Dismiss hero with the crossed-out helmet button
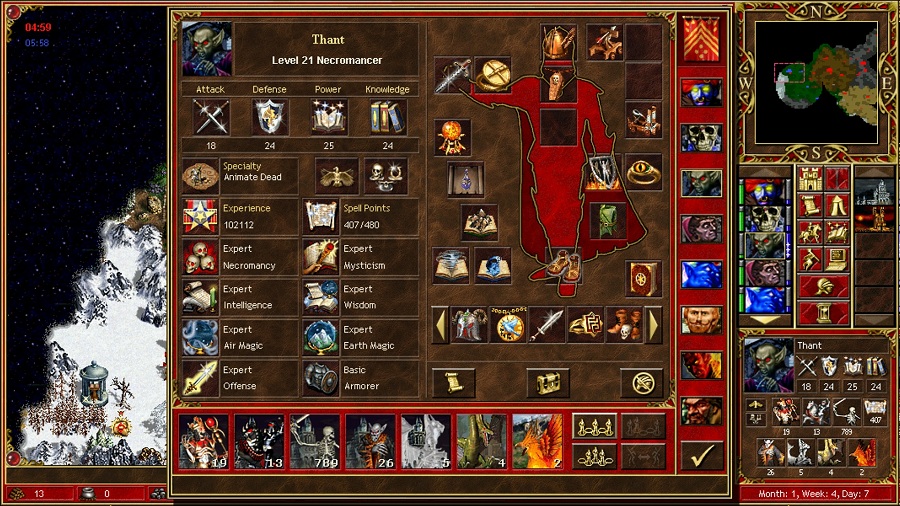This screenshot has width=900, height=506. click(x=641, y=382)
